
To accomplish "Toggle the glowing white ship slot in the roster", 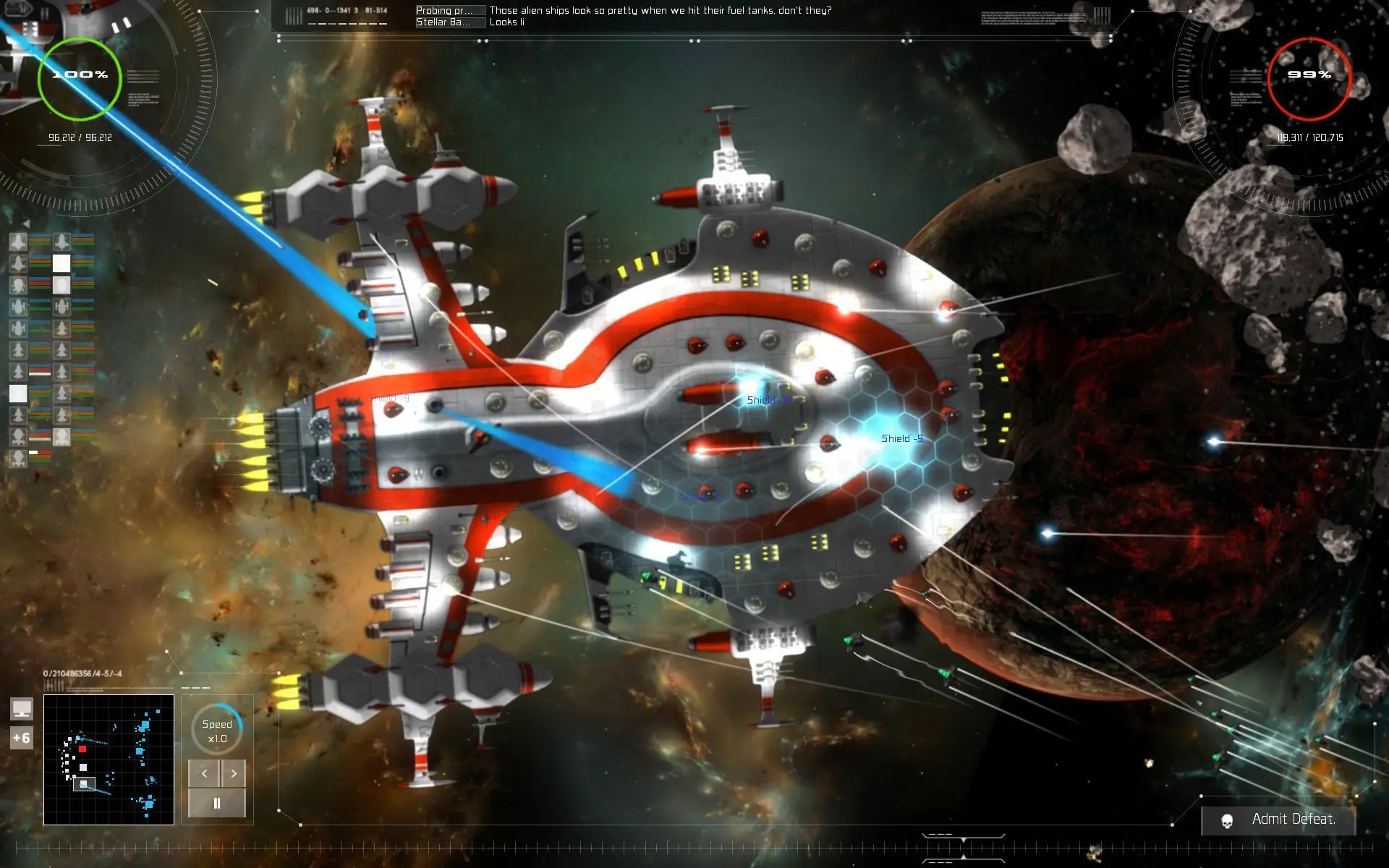I will click(19, 392).
